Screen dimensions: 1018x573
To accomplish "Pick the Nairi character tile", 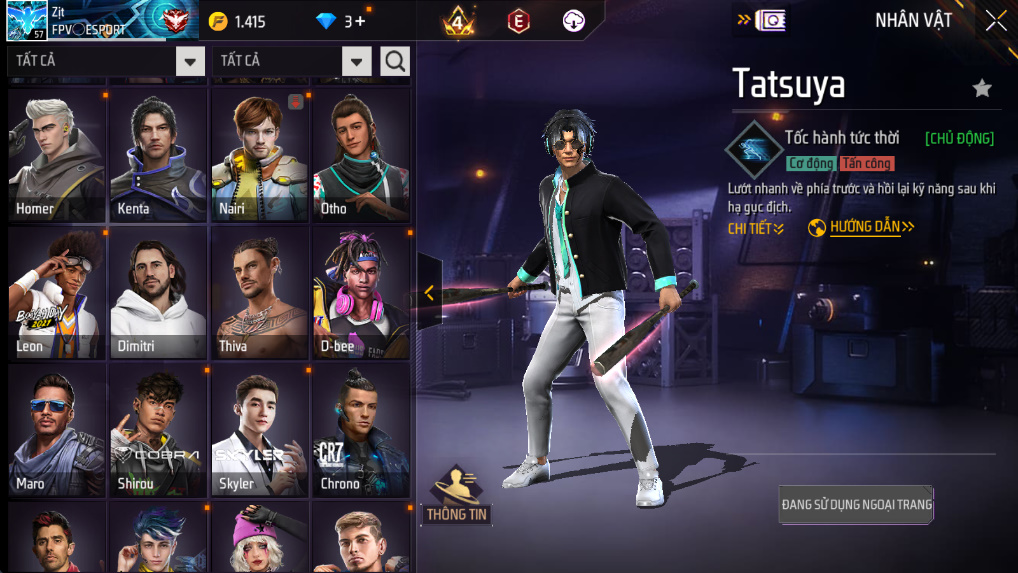I will pos(259,155).
